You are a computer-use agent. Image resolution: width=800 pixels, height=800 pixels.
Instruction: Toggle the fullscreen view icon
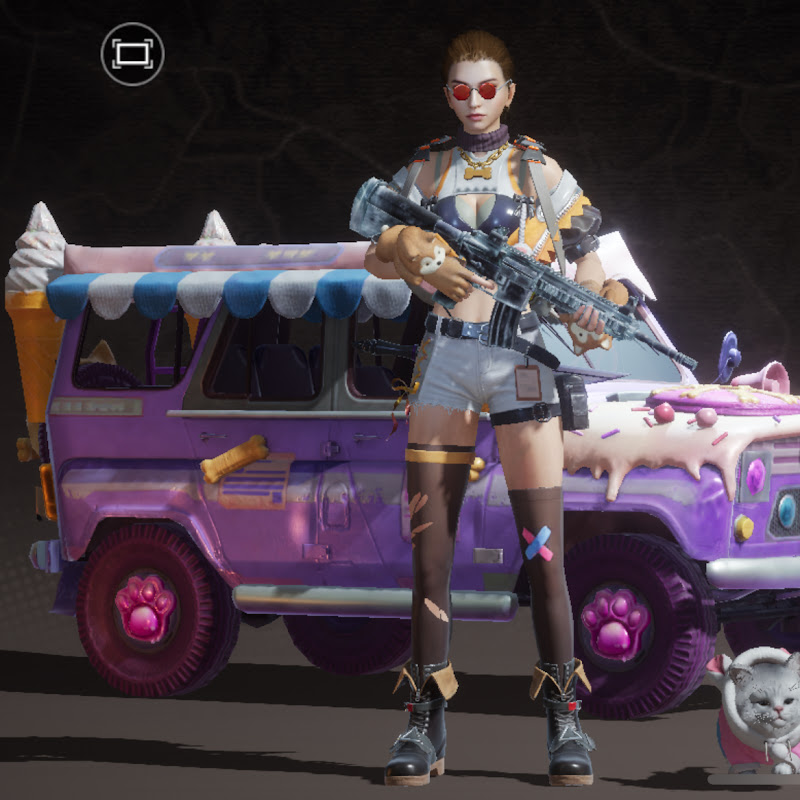(x=132, y=54)
